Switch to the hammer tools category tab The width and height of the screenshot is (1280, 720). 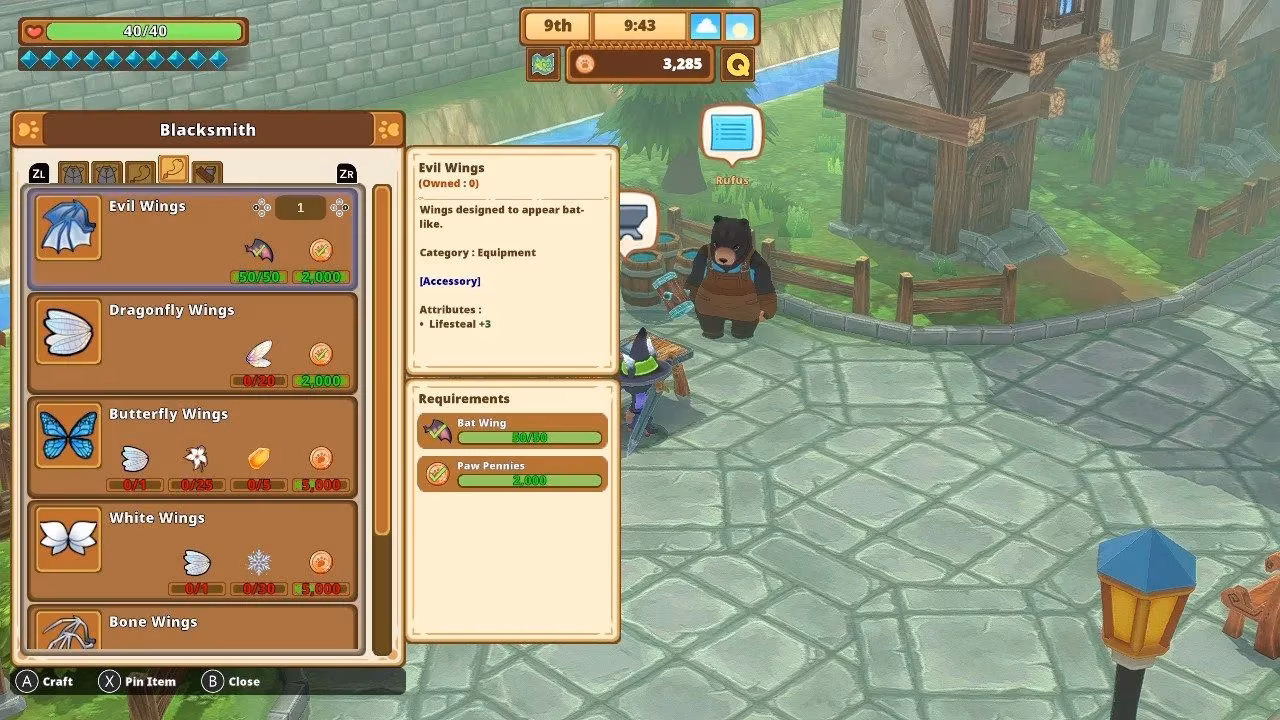tap(206, 174)
